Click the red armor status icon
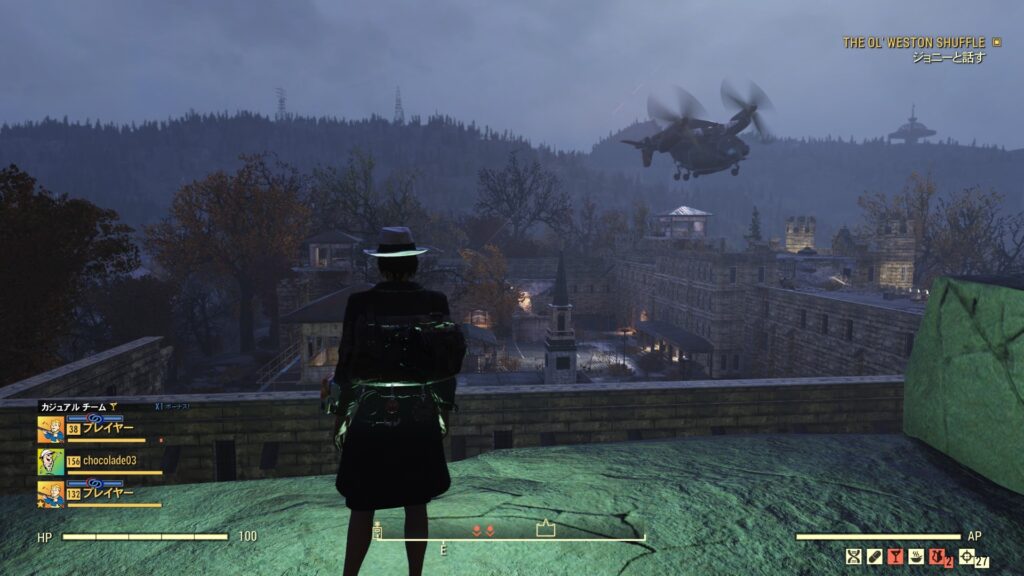Screen dimensions: 1024x576 click(x=939, y=557)
